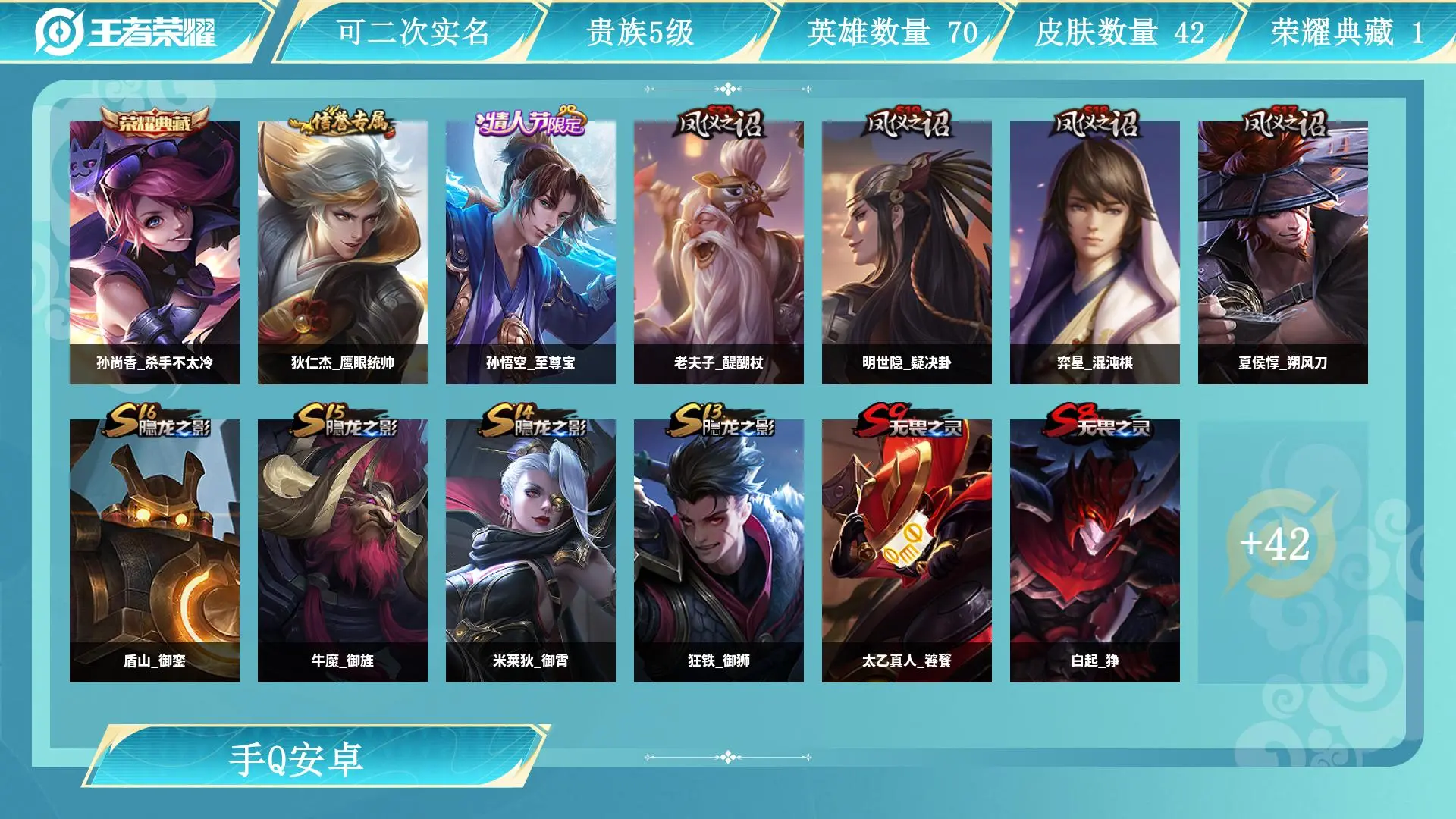Select the 贵族5级 header tab
Screen dimensions: 1456x819
641,32
